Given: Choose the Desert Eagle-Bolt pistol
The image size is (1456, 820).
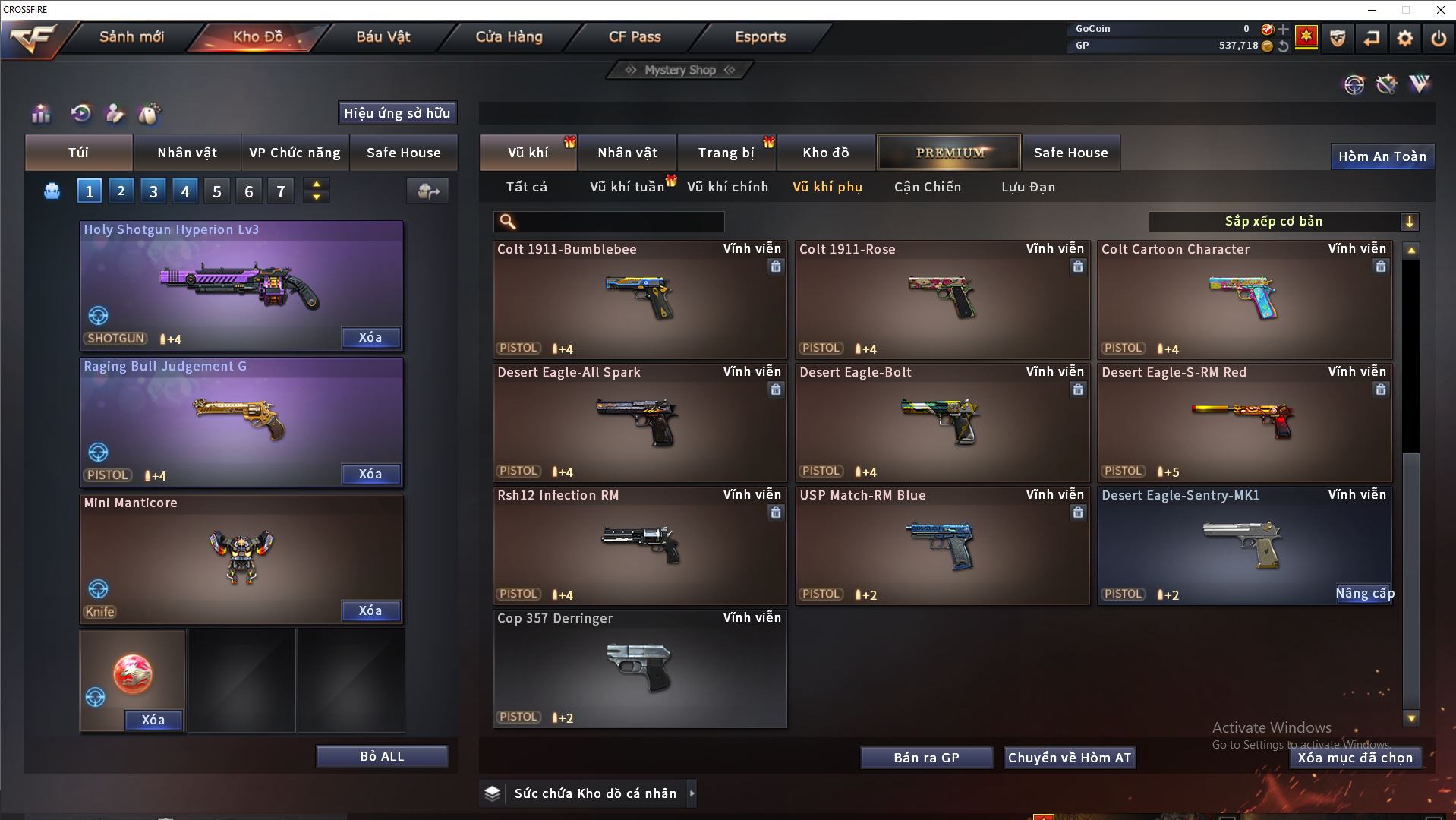Looking at the screenshot, I should coord(941,422).
